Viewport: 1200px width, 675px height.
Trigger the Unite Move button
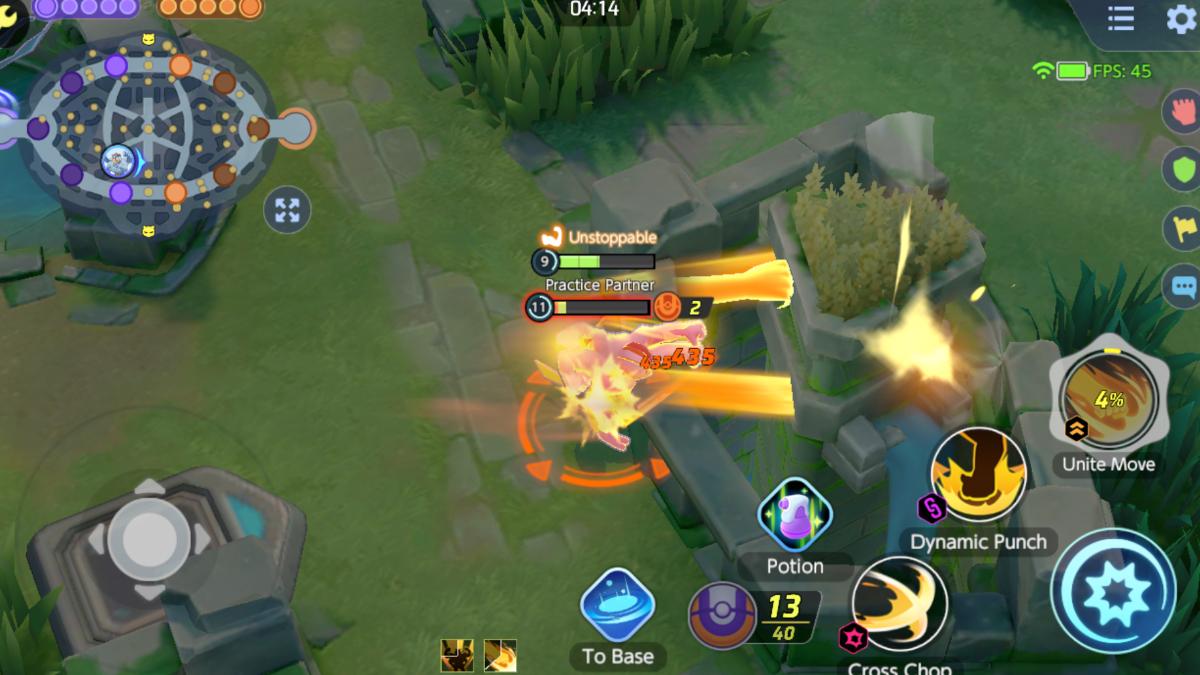tap(1108, 402)
